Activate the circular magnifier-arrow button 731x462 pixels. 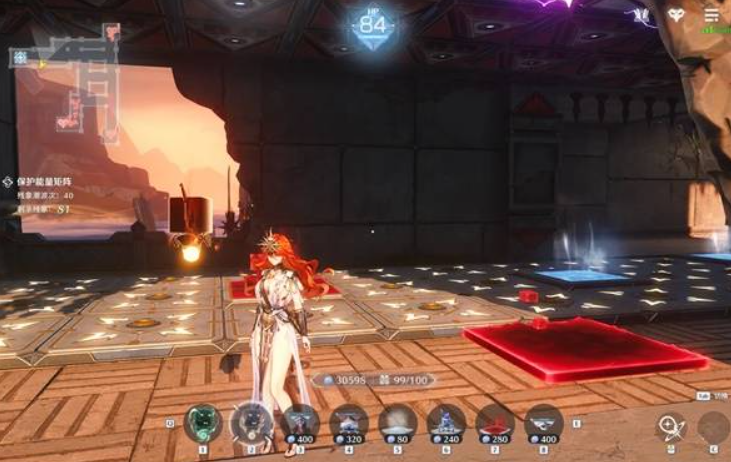coord(671,427)
